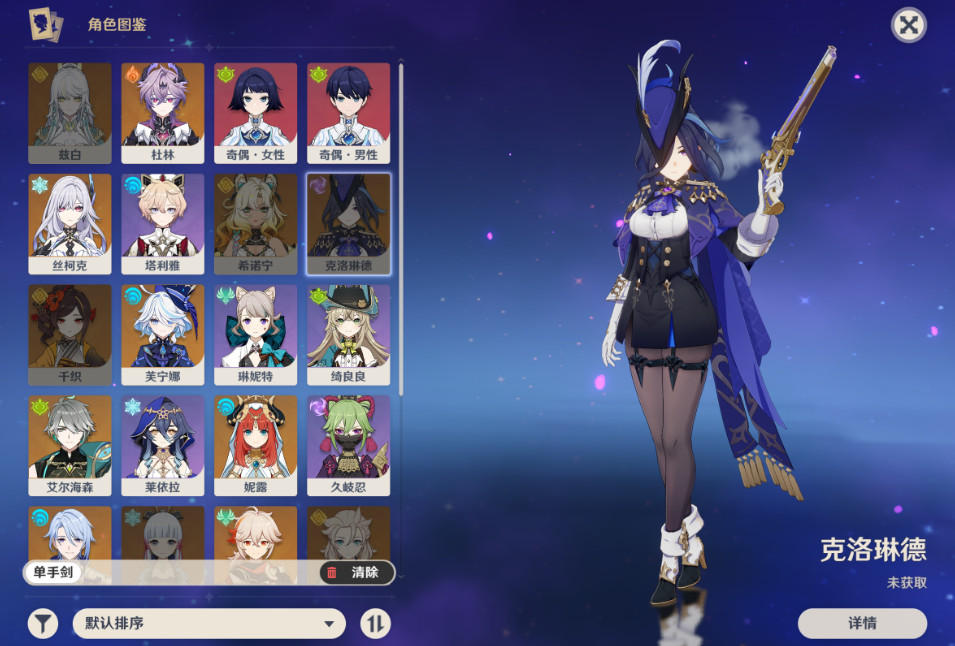Open 详情 details for 克洛琳德
This screenshot has width=955, height=646.
[862, 623]
